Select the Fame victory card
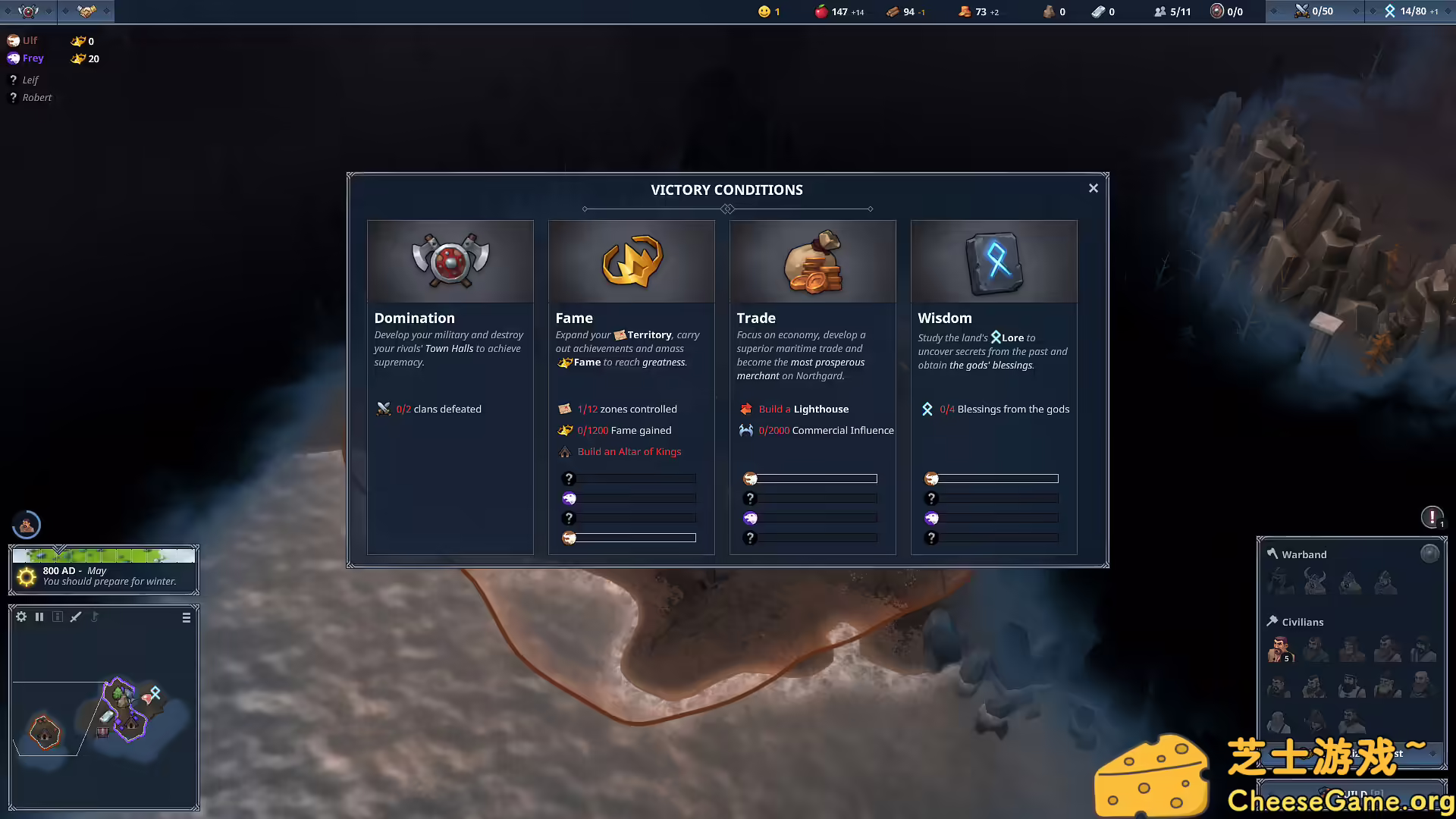 631,318
